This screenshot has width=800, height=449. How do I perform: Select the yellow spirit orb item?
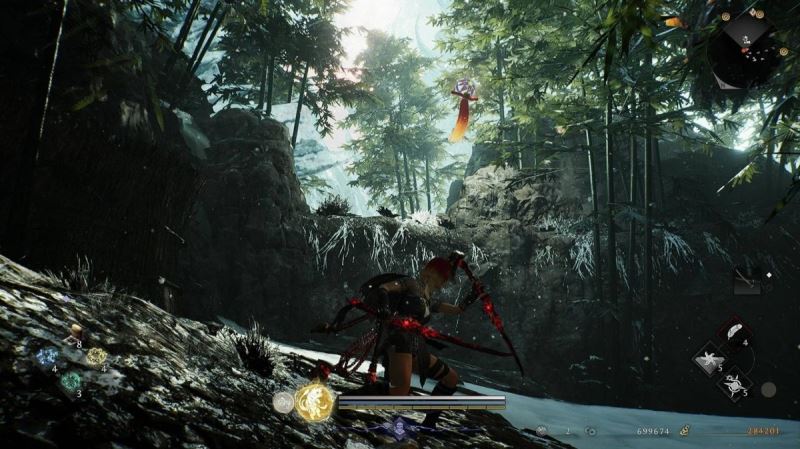[x=95, y=356]
